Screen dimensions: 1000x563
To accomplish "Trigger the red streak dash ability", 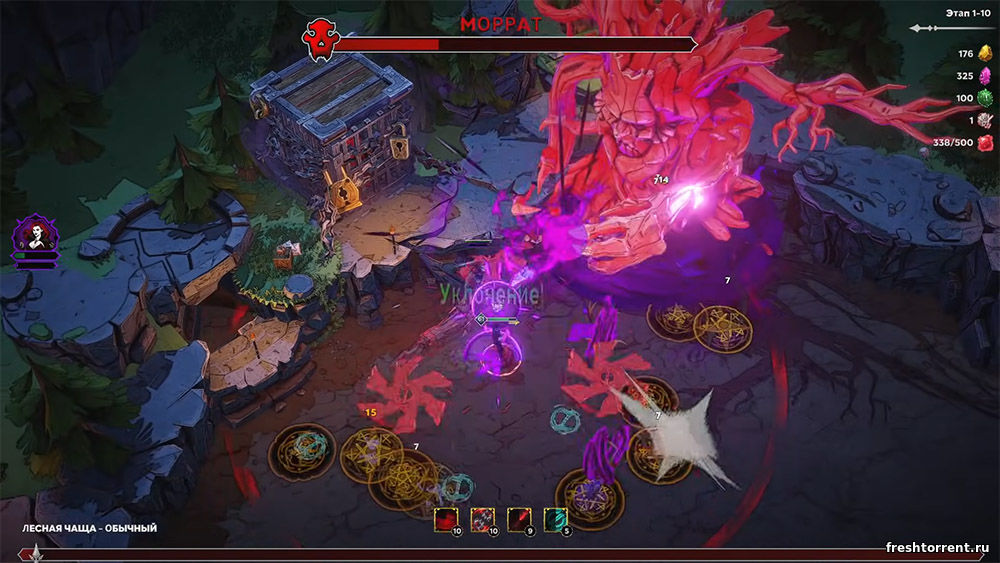I will click(520, 520).
